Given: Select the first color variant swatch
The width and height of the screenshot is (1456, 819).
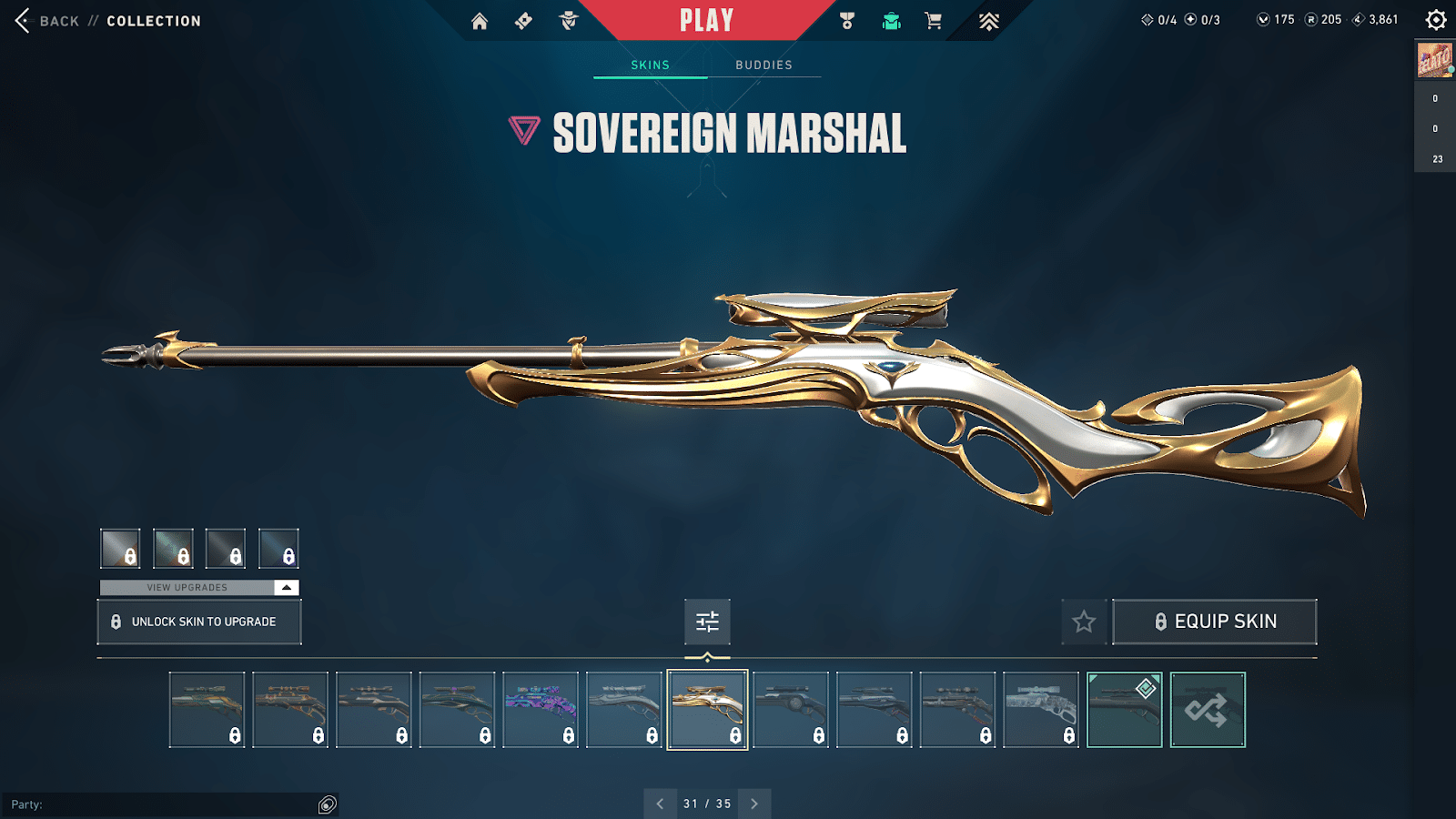Looking at the screenshot, I should tap(120, 548).
